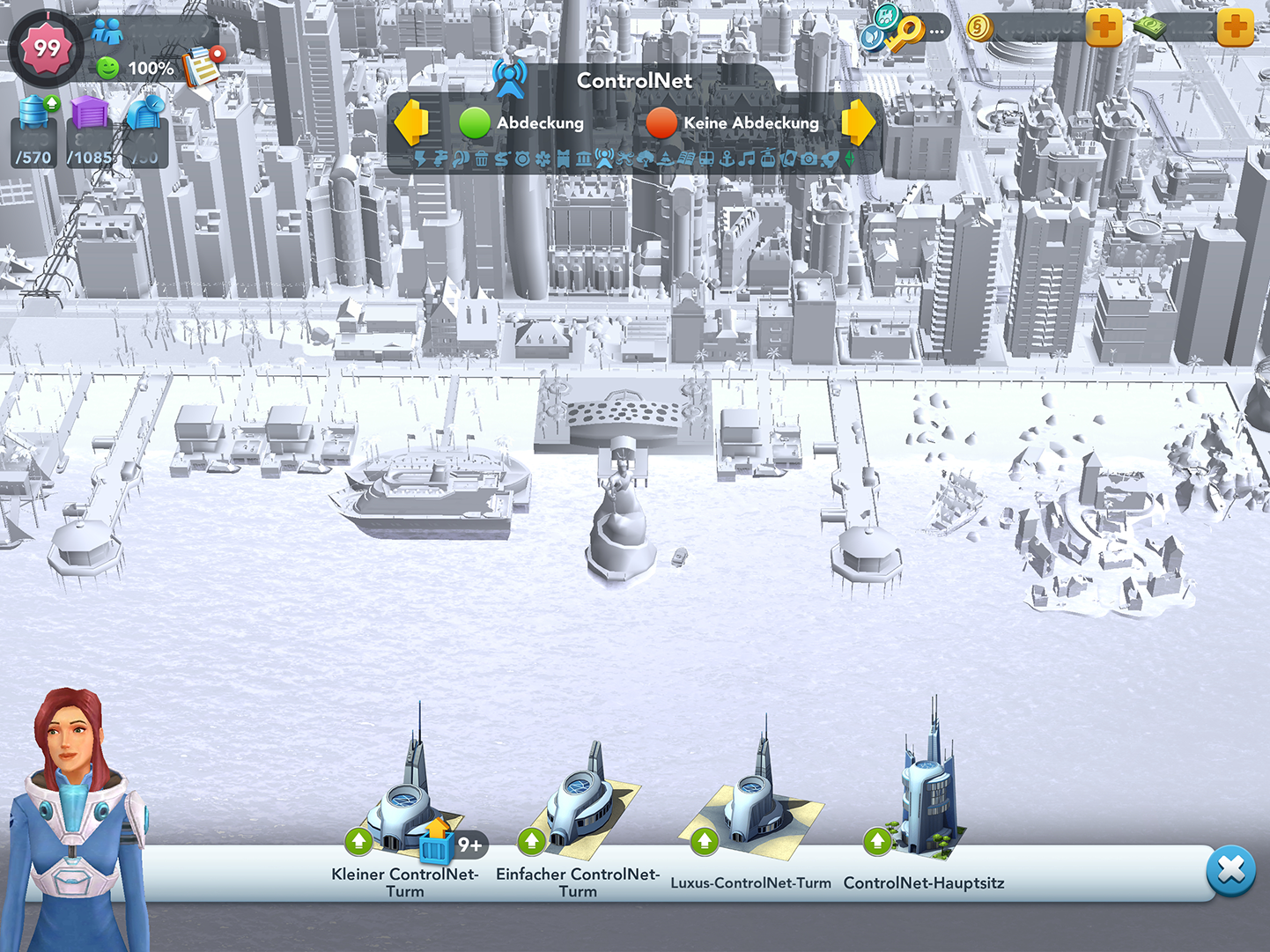Switch to the anchor beach service
Image resolution: width=1270 pixels, height=952 pixels.
(727, 159)
